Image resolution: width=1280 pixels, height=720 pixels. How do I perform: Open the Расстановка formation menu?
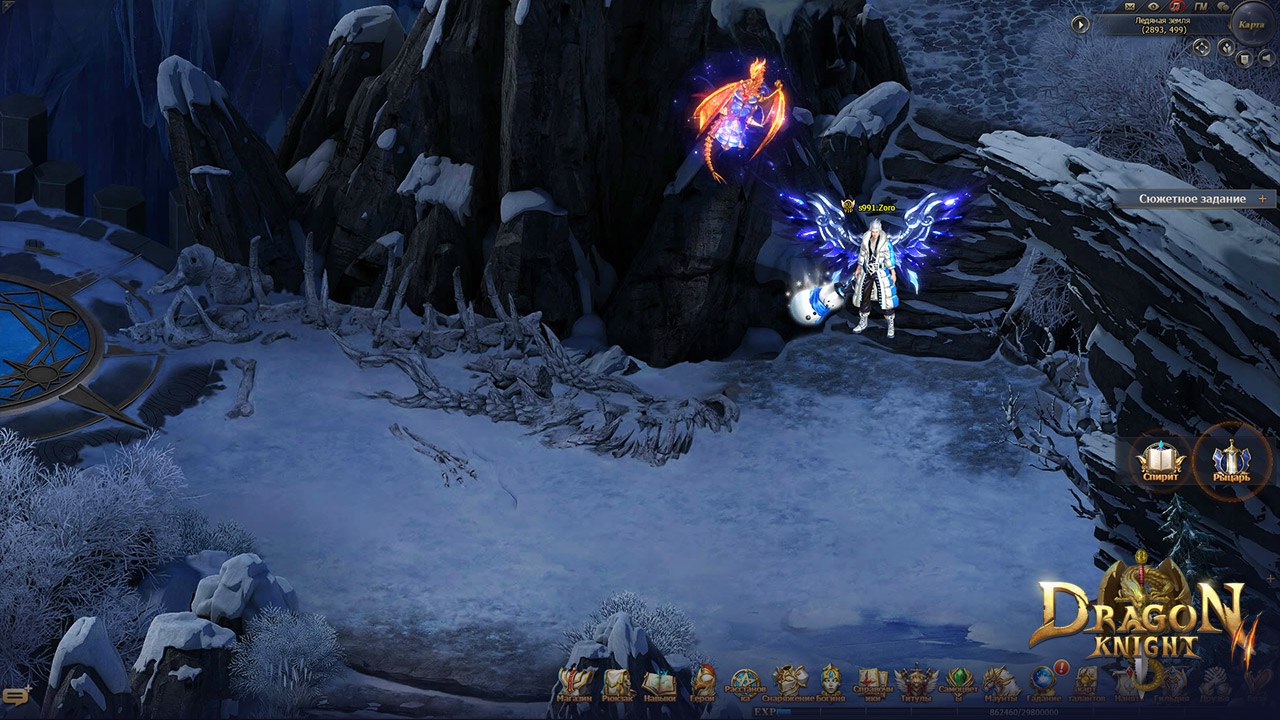point(746,683)
